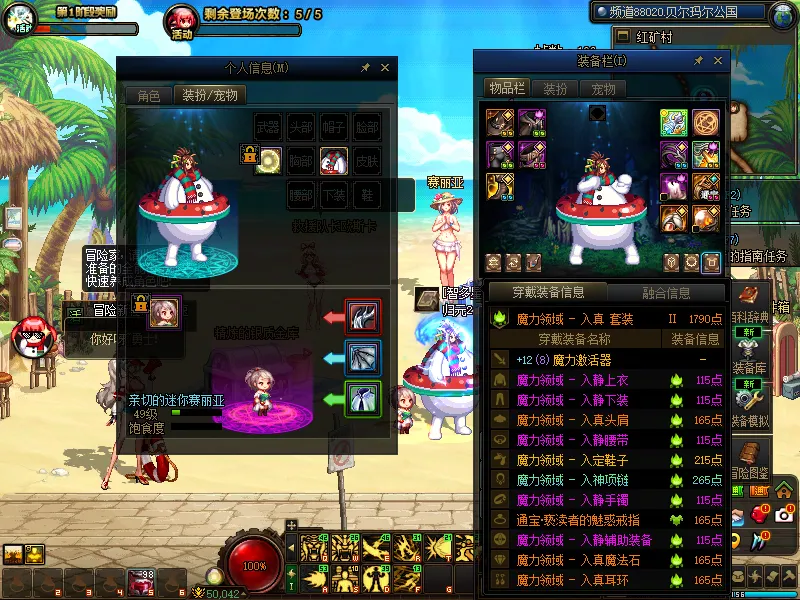Pin the 装备栏 equipment window
This screenshot has height=600, width=800.
coord(699,62)
